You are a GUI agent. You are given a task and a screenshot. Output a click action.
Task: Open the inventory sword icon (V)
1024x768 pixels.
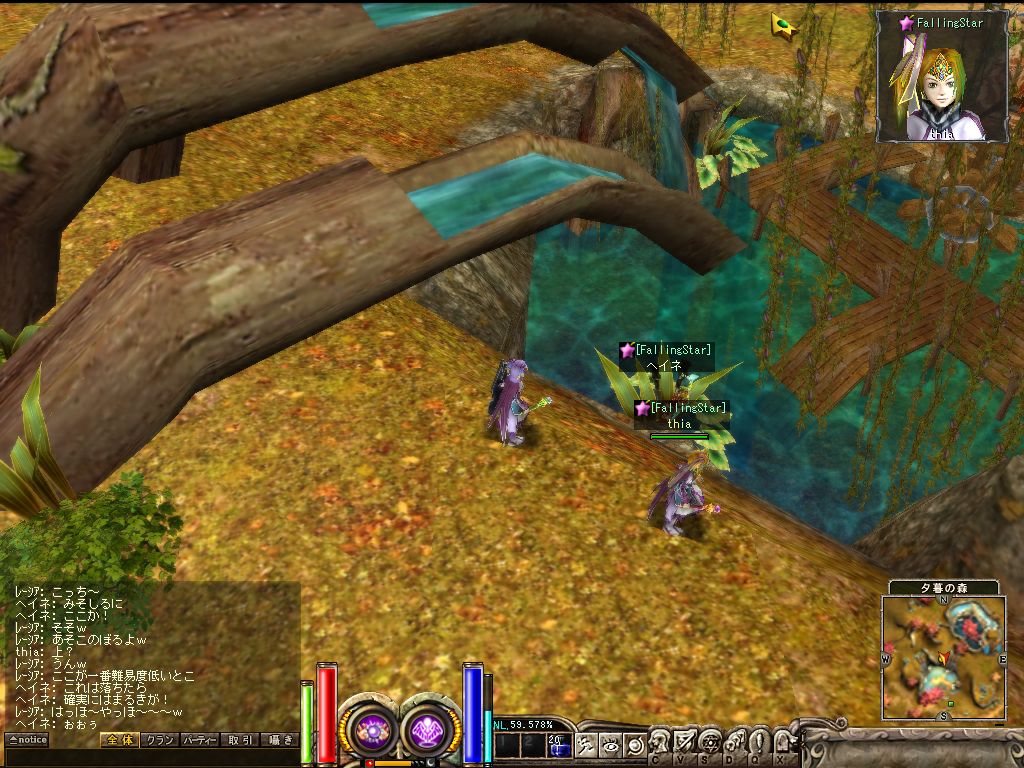[684, 743]
